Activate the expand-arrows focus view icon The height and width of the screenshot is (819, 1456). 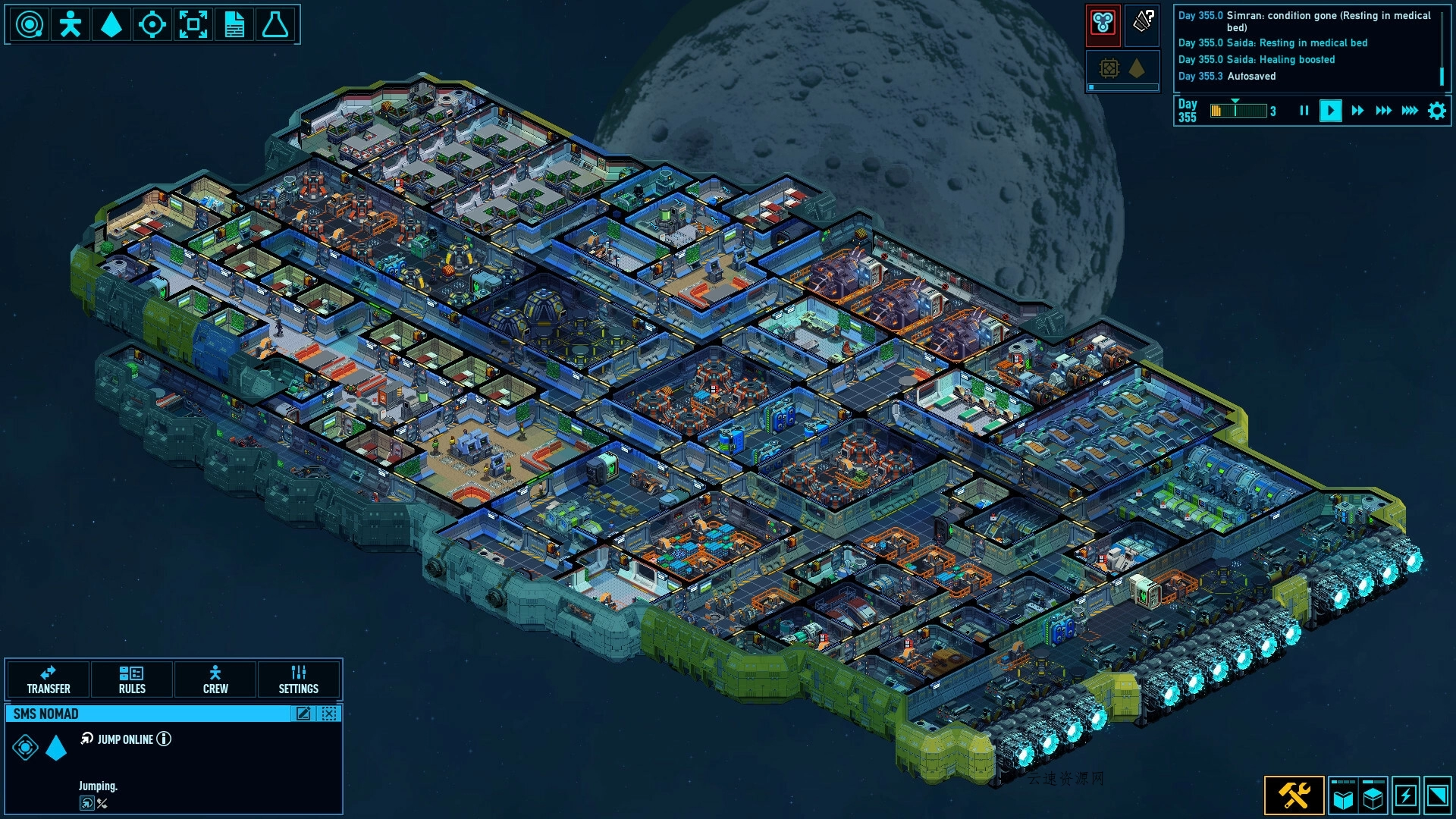point(193,25)
